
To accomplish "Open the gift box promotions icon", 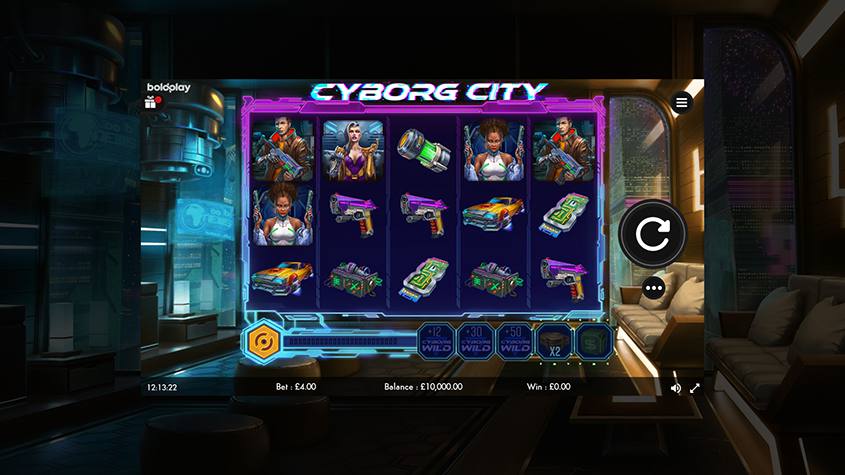I will (152, 102).
